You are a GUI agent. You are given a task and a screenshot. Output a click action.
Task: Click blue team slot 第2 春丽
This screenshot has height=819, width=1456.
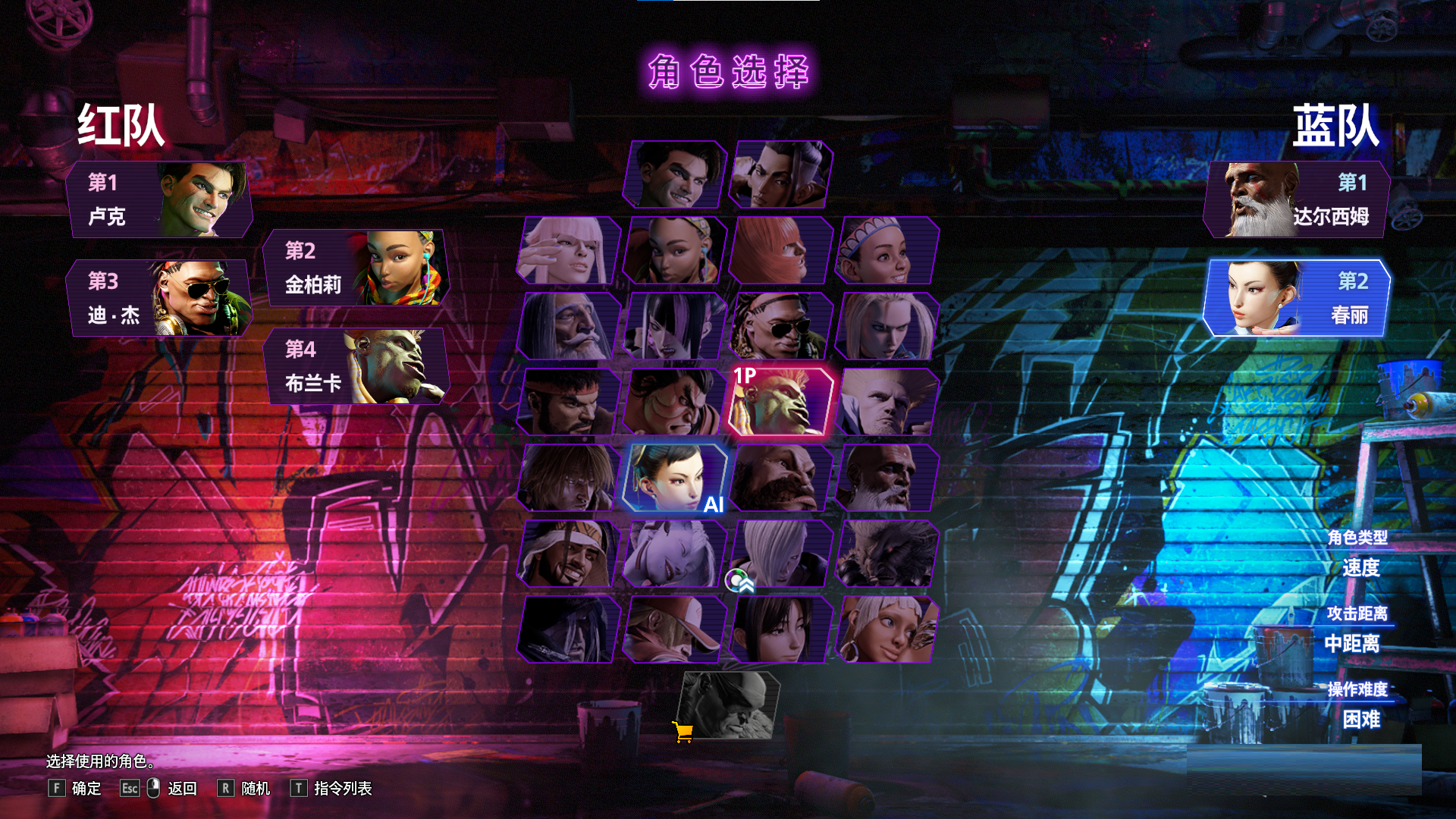coord(1297,298)
